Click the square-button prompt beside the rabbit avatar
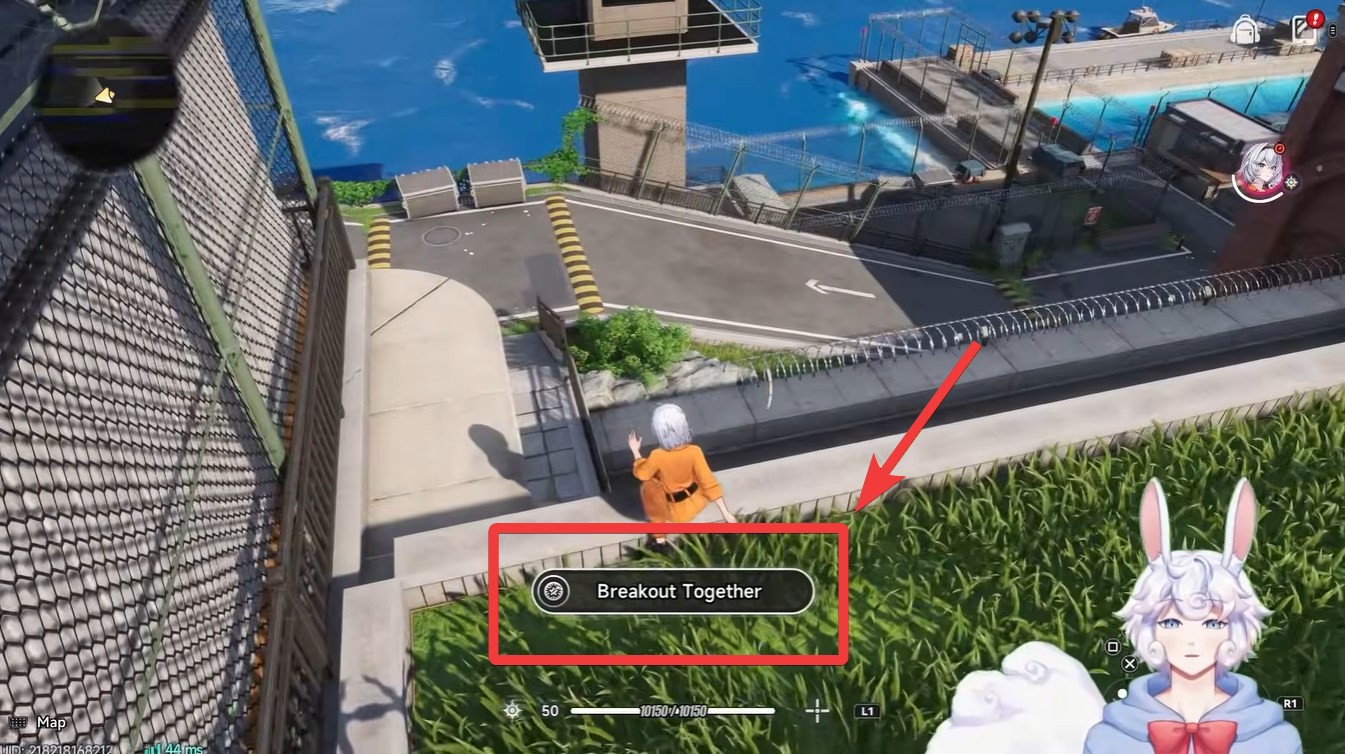The height and width of the screenshot is (754, 1345). click(1112, 647)
